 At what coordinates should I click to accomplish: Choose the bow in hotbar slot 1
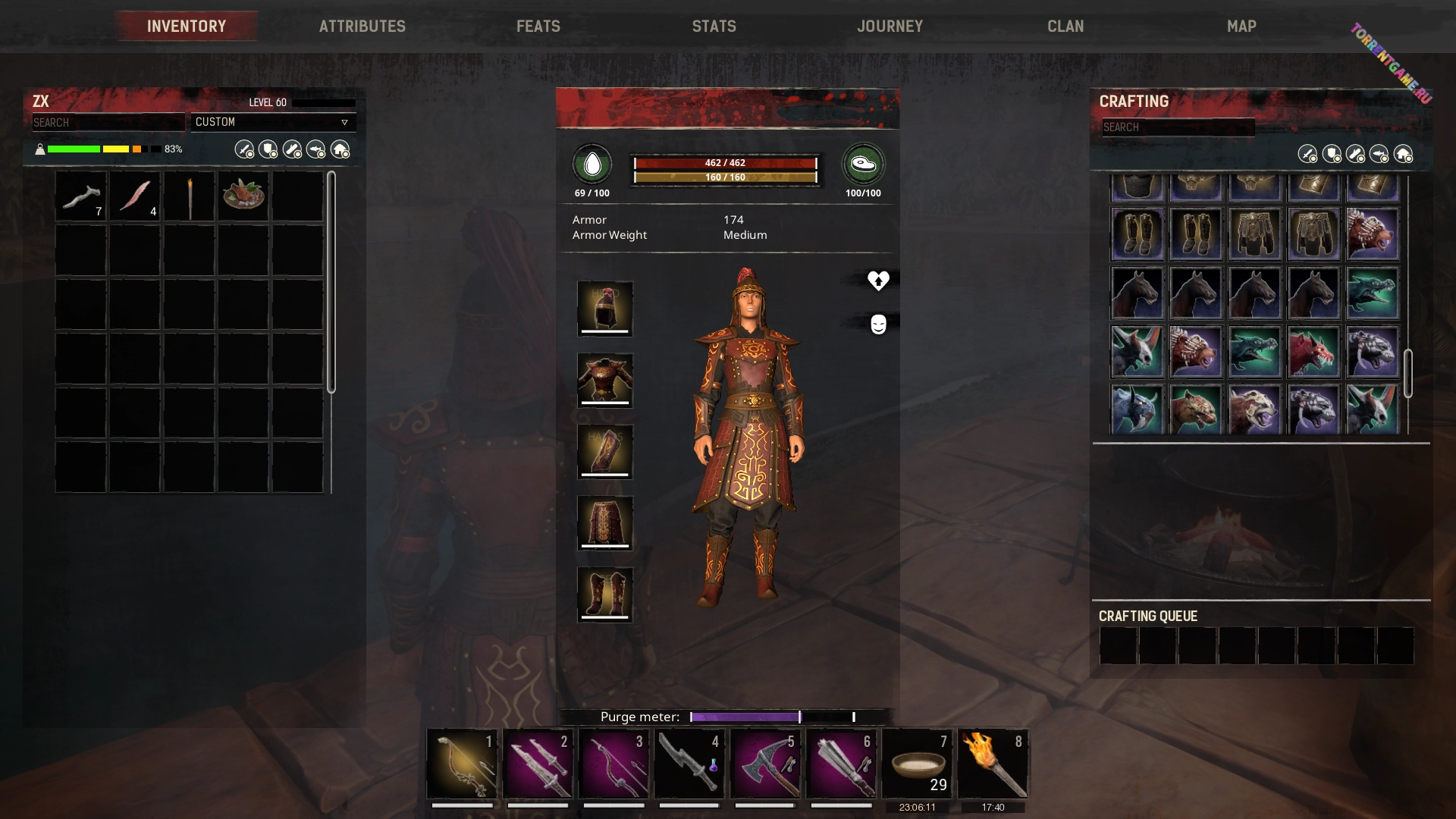click(x=462, y=764)
